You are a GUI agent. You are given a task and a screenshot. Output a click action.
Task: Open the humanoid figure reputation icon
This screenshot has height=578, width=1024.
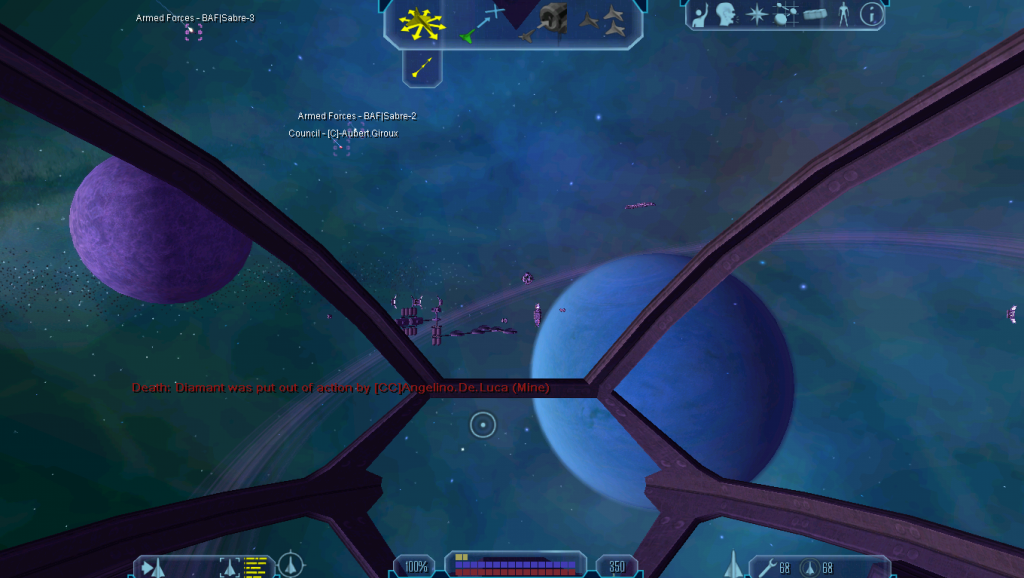[x=843, y=15]
